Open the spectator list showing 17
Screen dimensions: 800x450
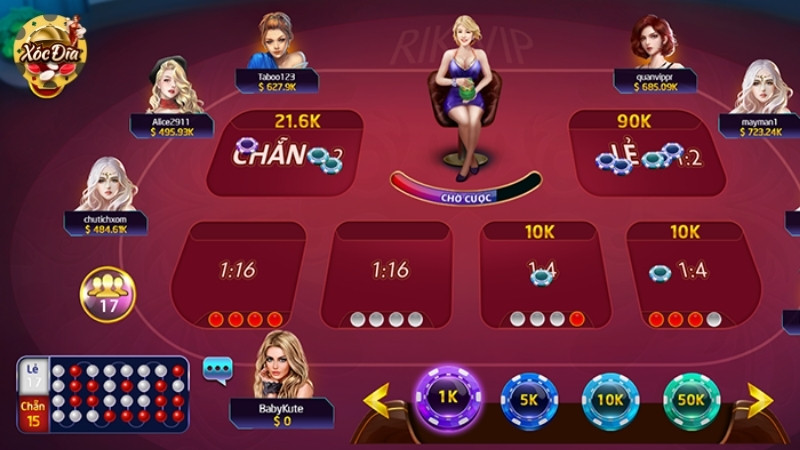point(108,294)
